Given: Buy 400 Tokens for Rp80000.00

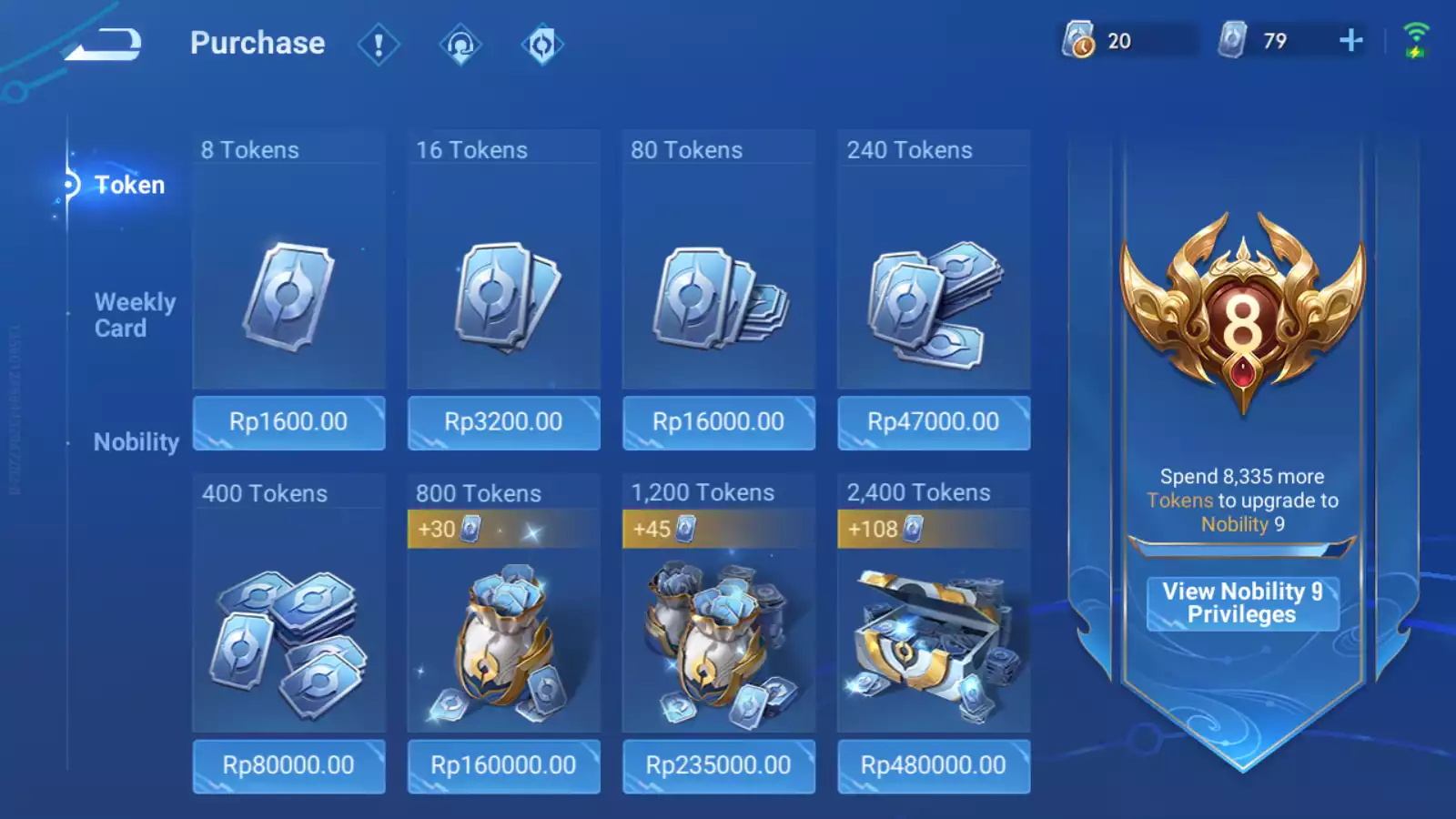Looking at the screenshot, I should pyautogui.click(x=288, y=765).
